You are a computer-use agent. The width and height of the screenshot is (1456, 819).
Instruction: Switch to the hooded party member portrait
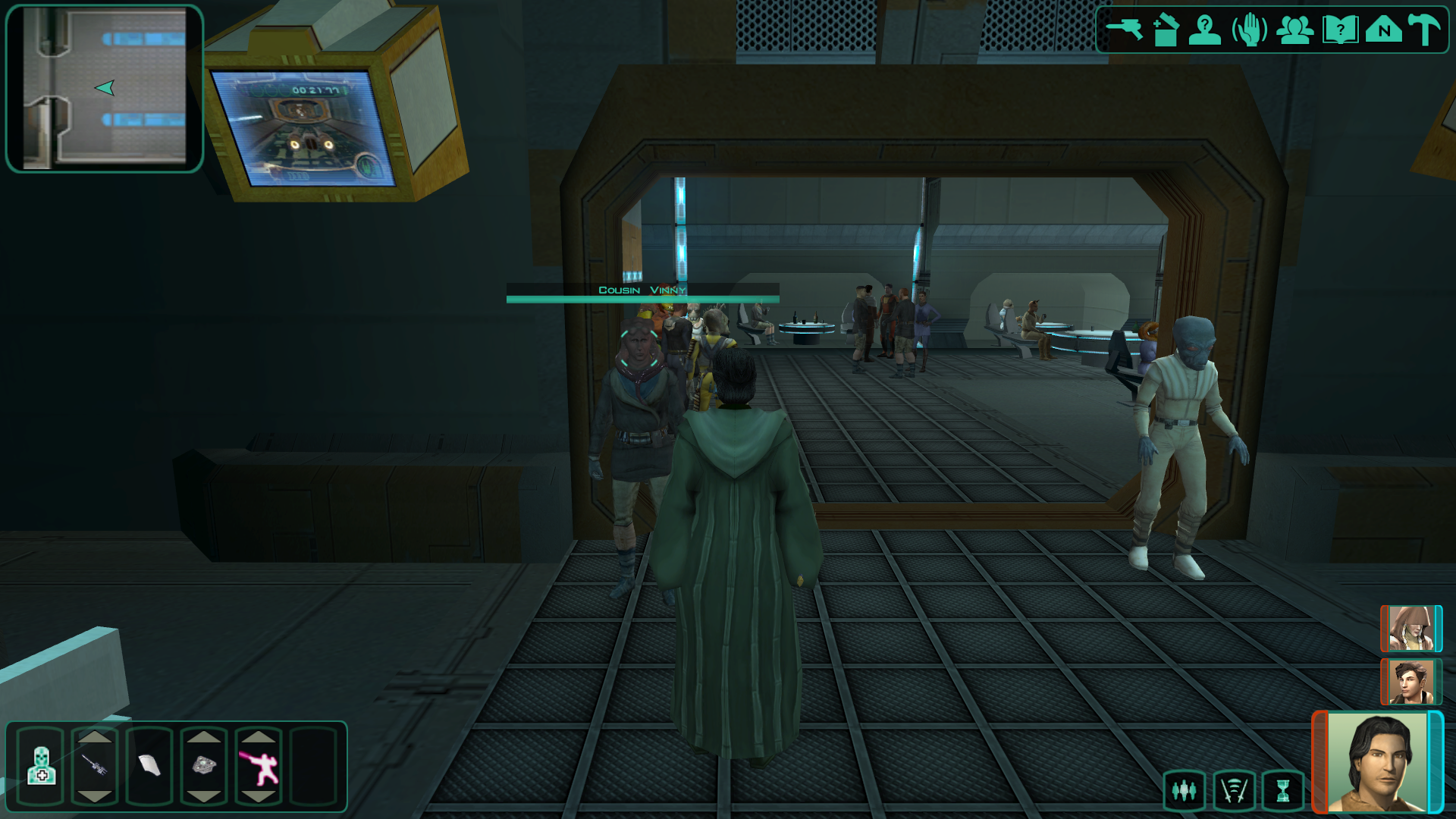tap(1410, 629)
